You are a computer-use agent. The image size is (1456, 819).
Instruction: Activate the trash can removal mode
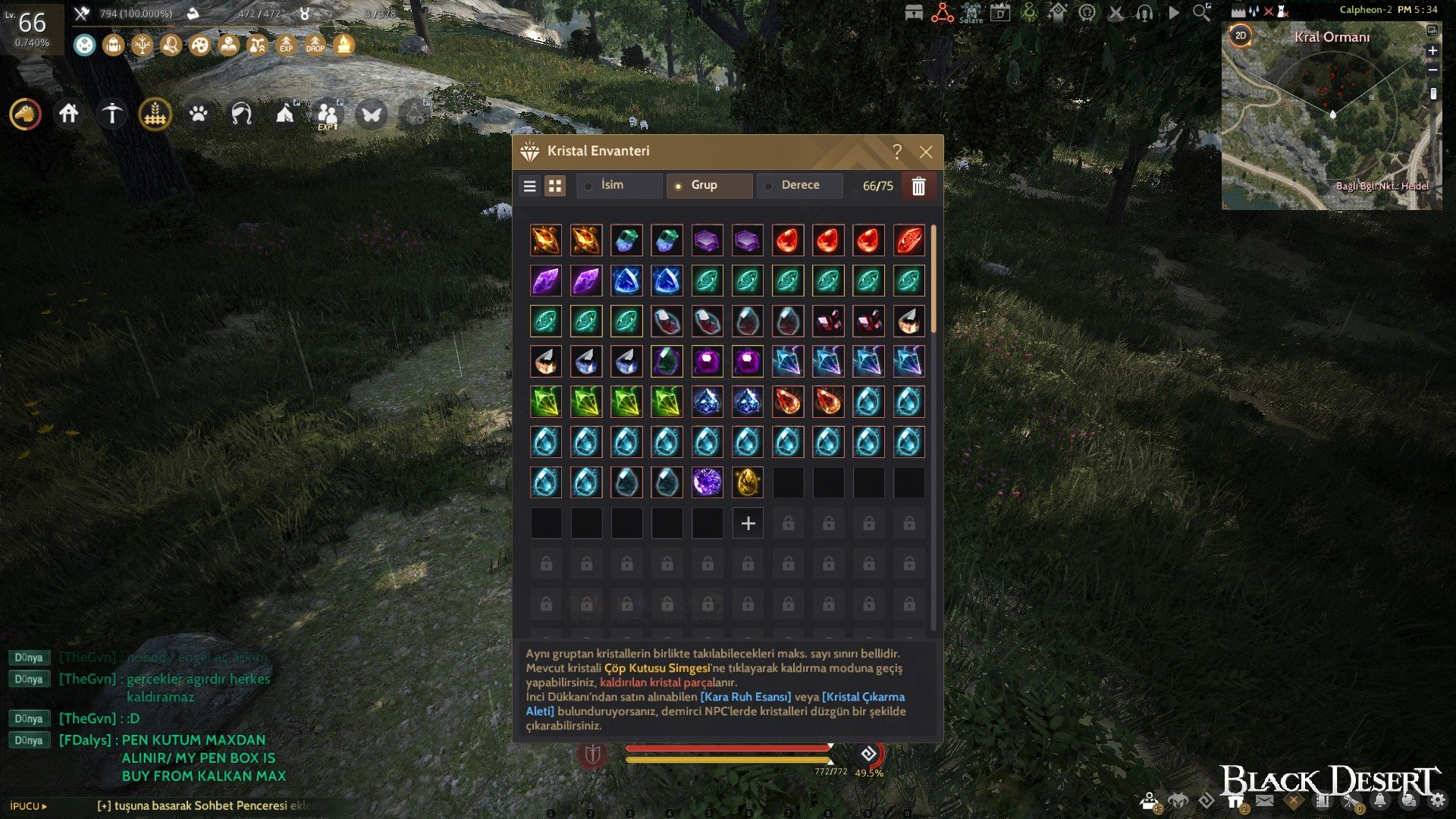(x=918, y=186)
